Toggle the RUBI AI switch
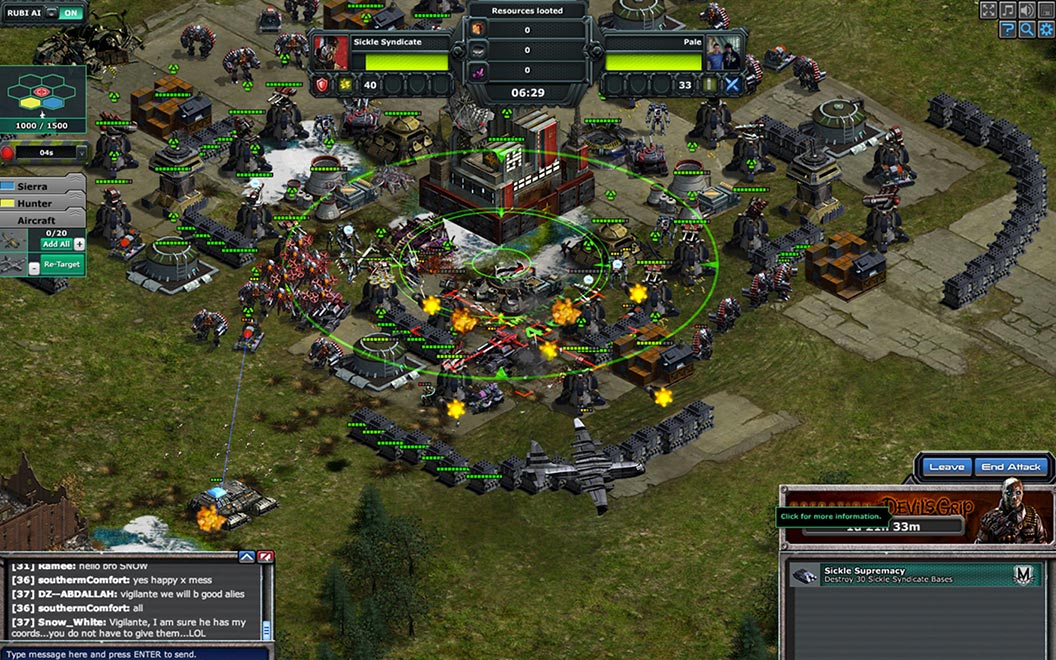 pos(70,13)
